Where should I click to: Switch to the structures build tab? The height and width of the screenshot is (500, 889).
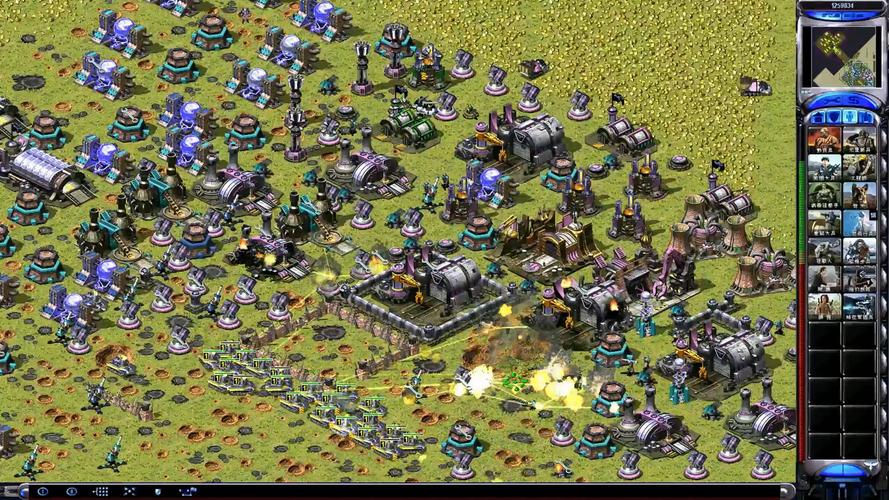coord(818,118)
